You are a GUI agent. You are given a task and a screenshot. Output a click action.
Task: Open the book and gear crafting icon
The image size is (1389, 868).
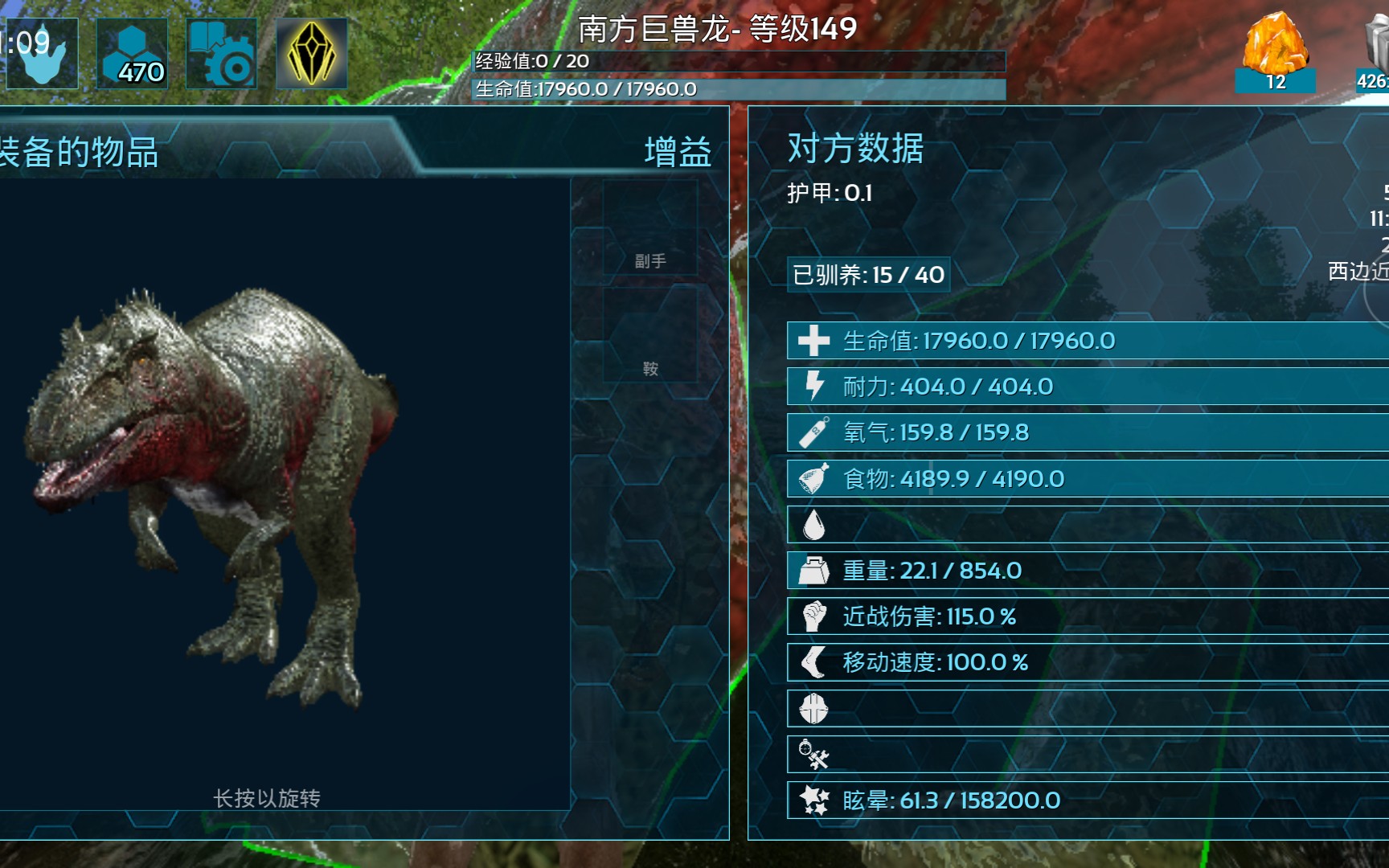click(x=222, y=53)
